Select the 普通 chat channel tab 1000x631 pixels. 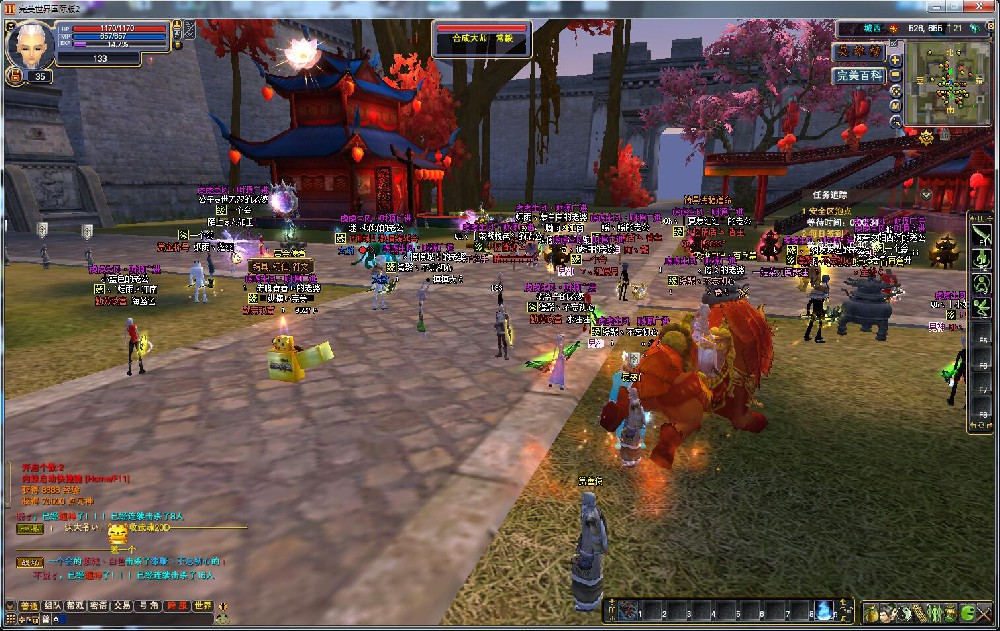click(29, 606)
